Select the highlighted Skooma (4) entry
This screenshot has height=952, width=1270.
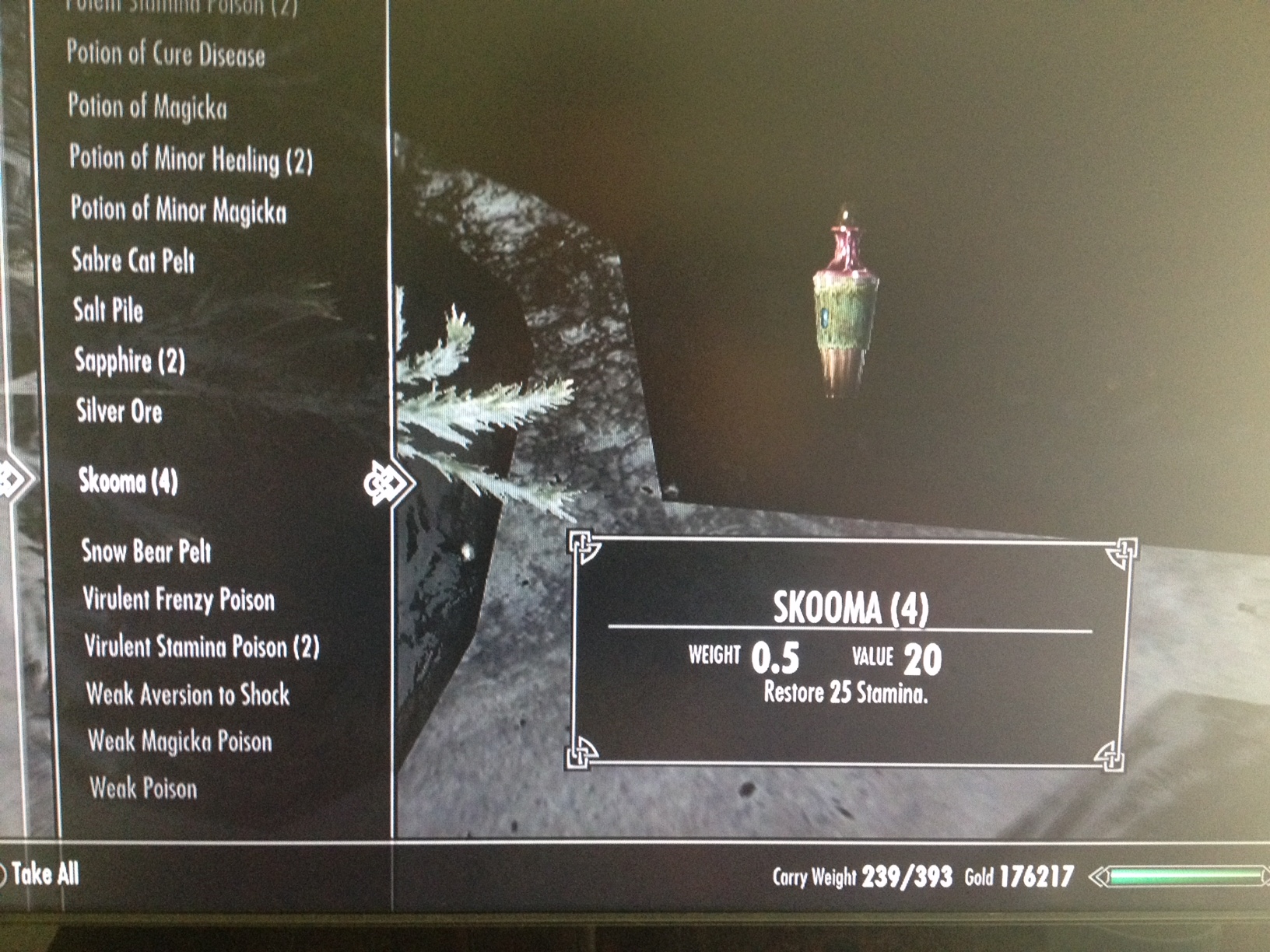(128, 481)
